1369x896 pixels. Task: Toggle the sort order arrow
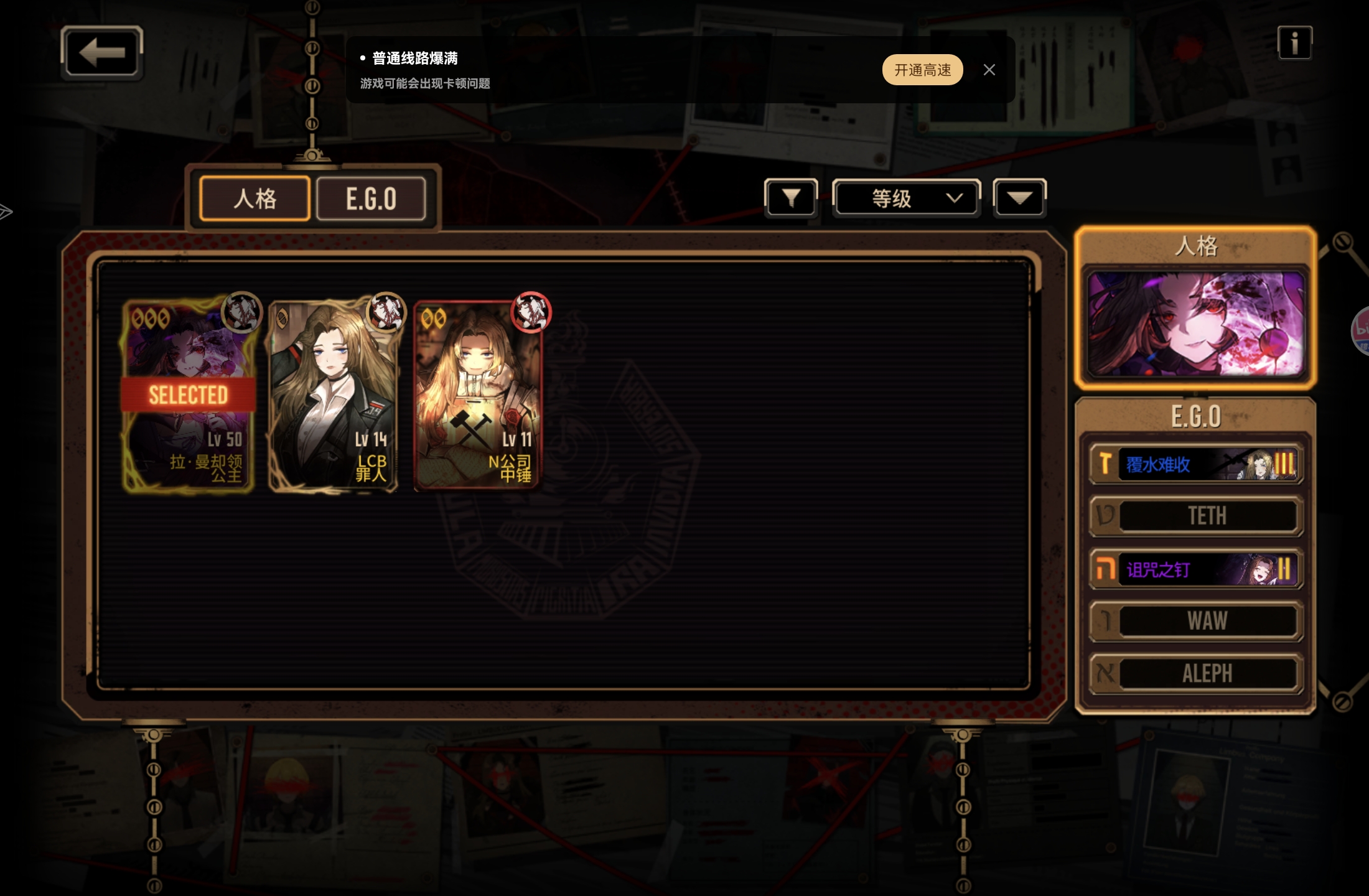pyautogui.click(x=1019, y=198)
